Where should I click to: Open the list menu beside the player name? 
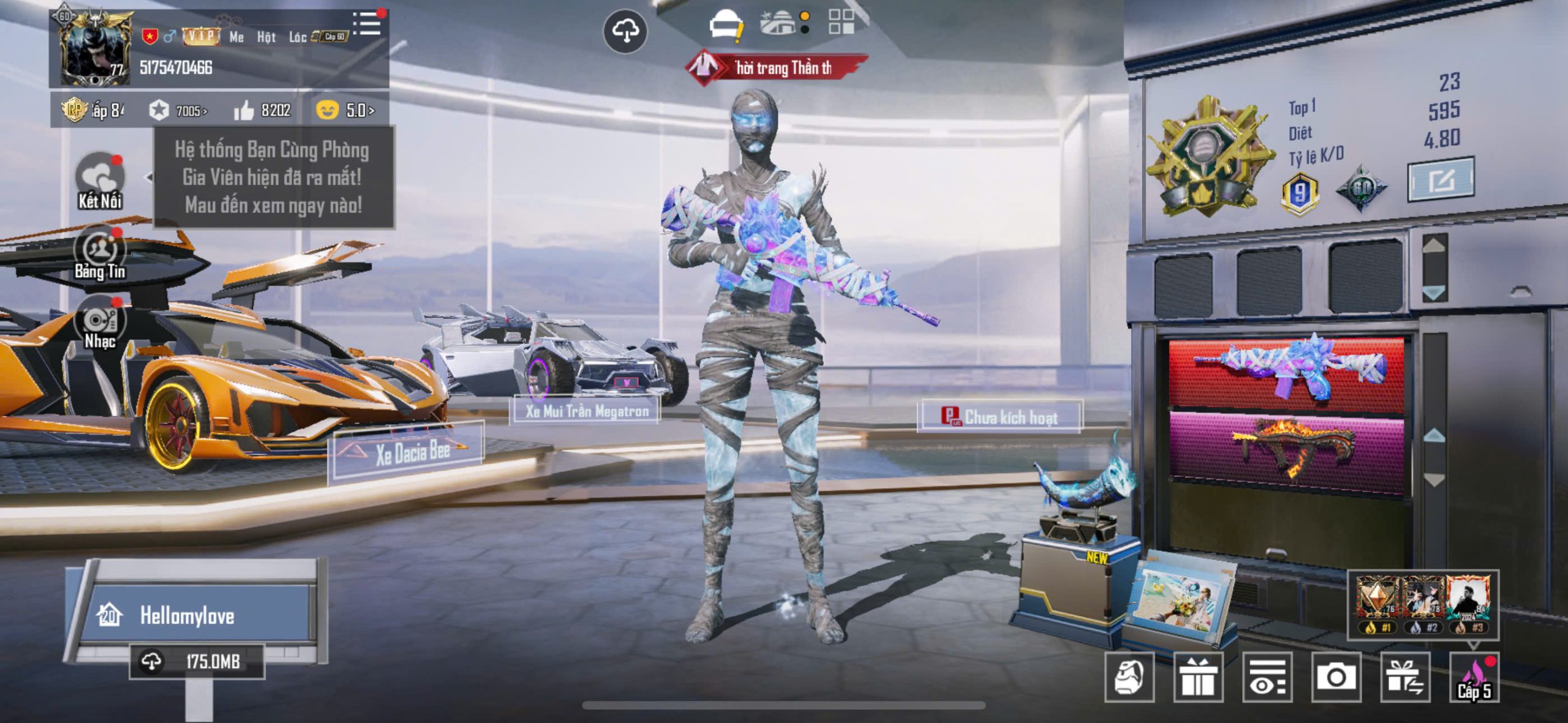coord(367,24)
